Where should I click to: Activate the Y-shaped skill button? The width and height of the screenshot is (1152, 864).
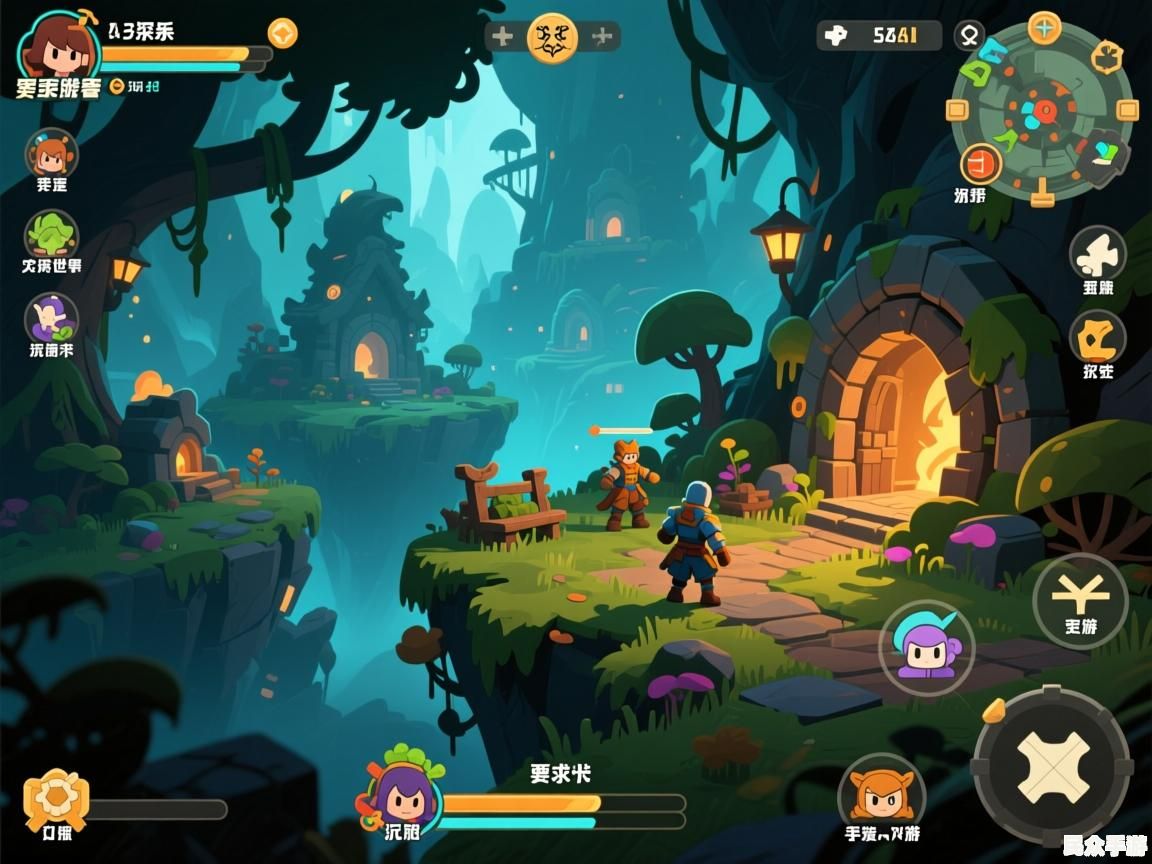click(x=1080, y=598)
